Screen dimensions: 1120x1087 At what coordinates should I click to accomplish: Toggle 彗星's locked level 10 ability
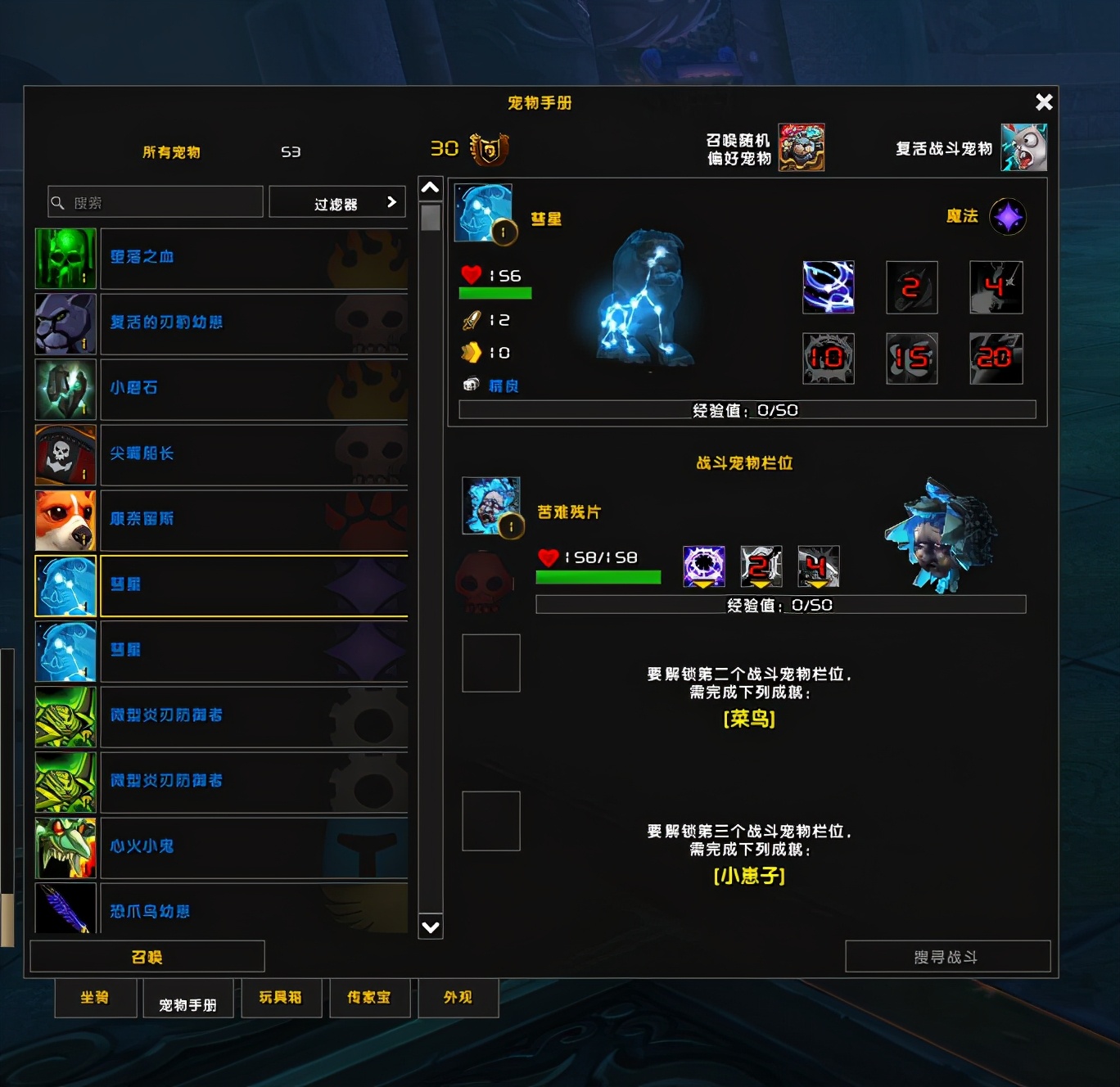[828, 358]
